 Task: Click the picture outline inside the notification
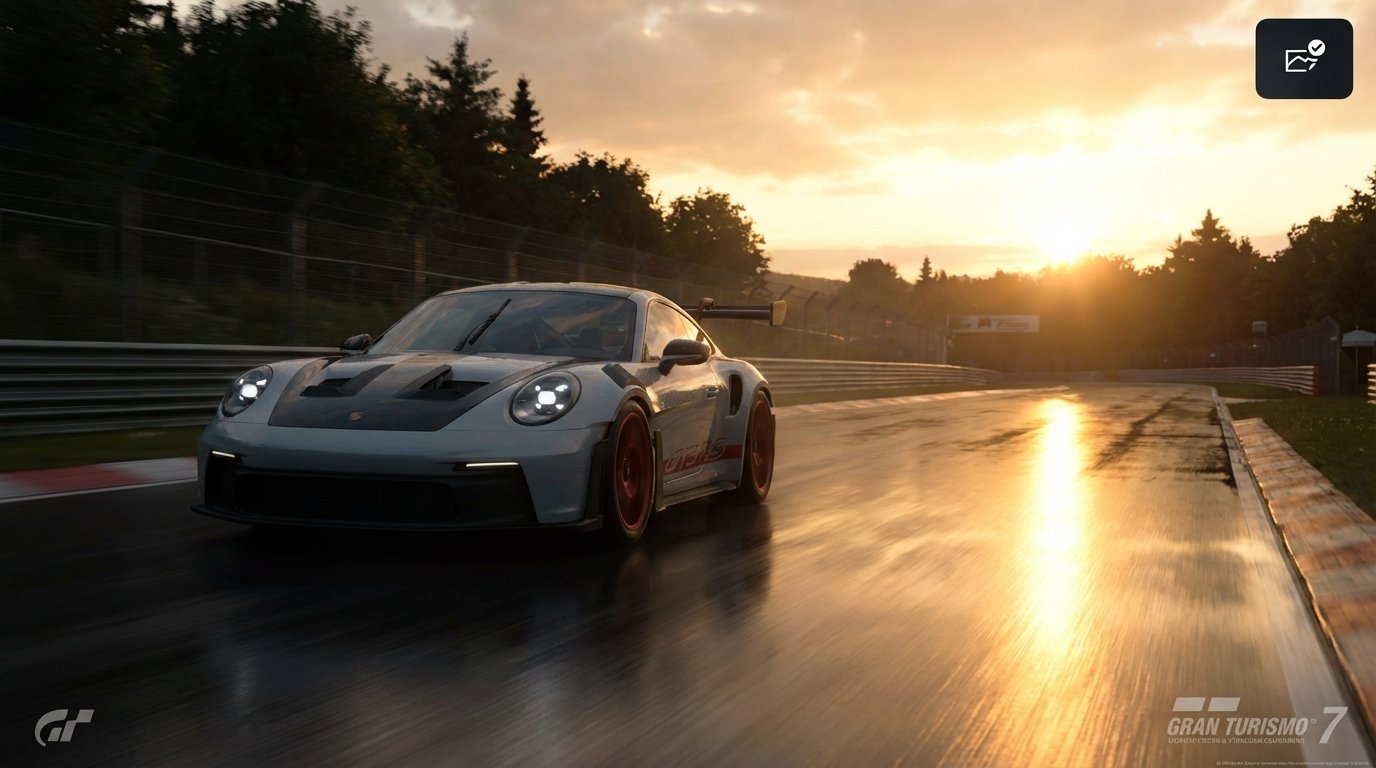pos(1297,62)
